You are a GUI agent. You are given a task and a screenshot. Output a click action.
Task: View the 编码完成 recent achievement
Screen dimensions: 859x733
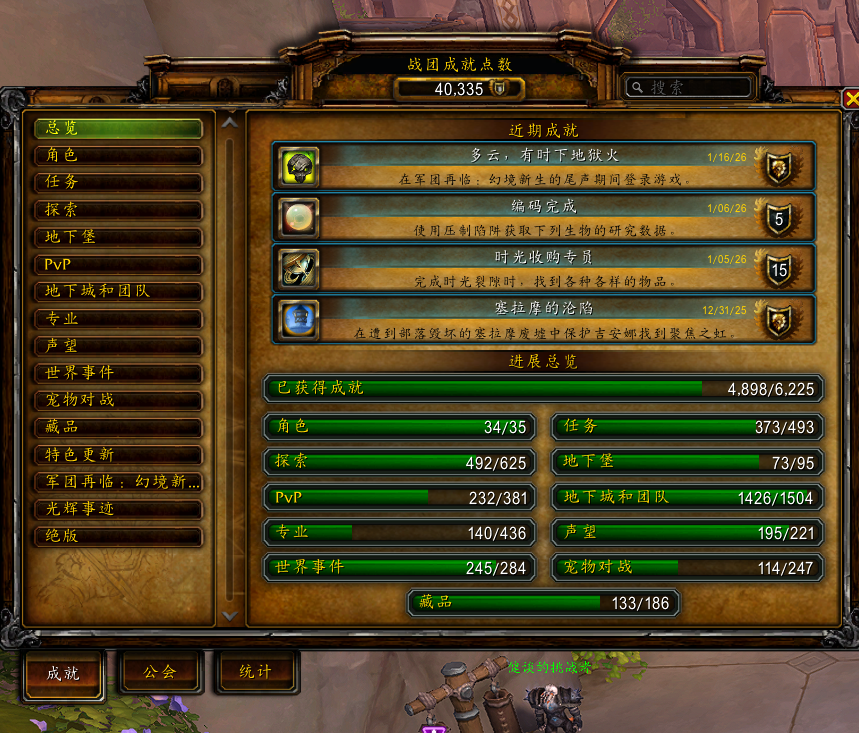(x=543, y=216)
